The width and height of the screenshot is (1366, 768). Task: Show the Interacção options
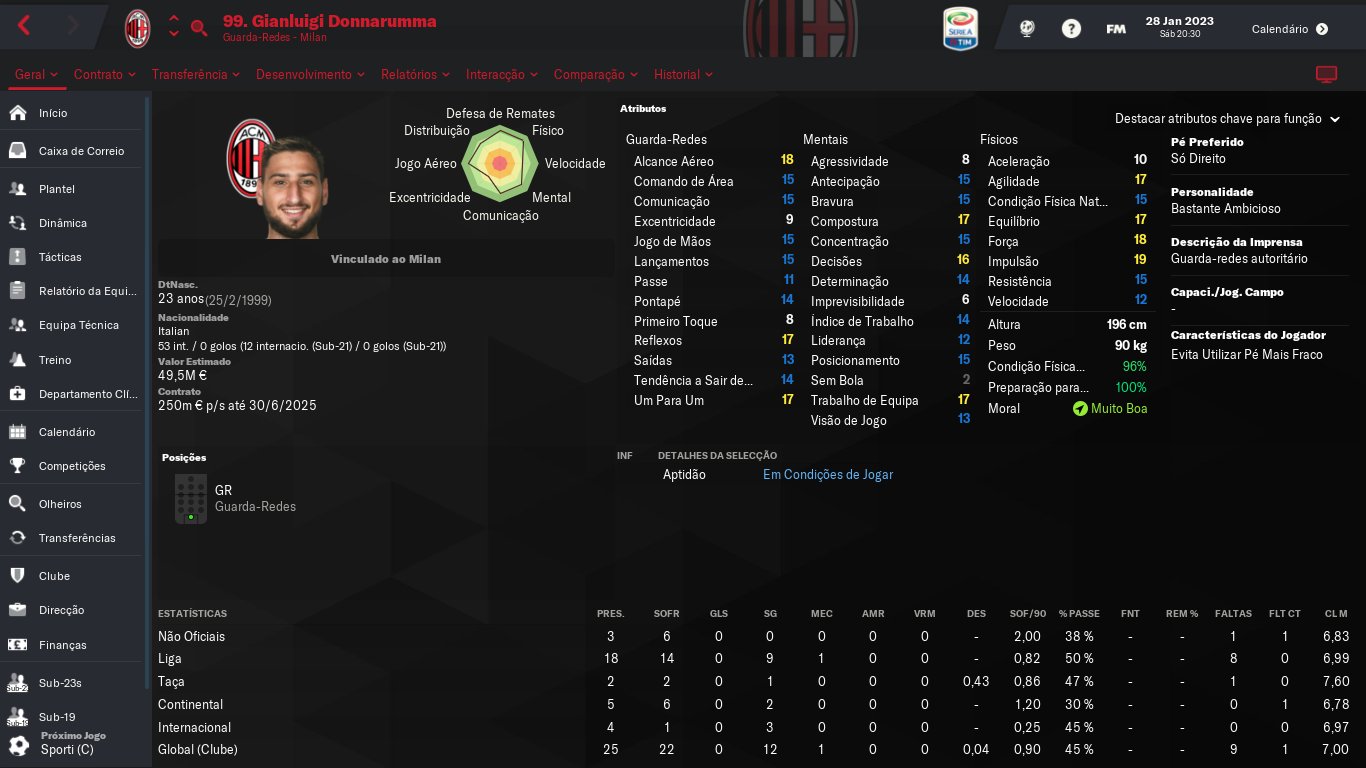pos(502,75)
